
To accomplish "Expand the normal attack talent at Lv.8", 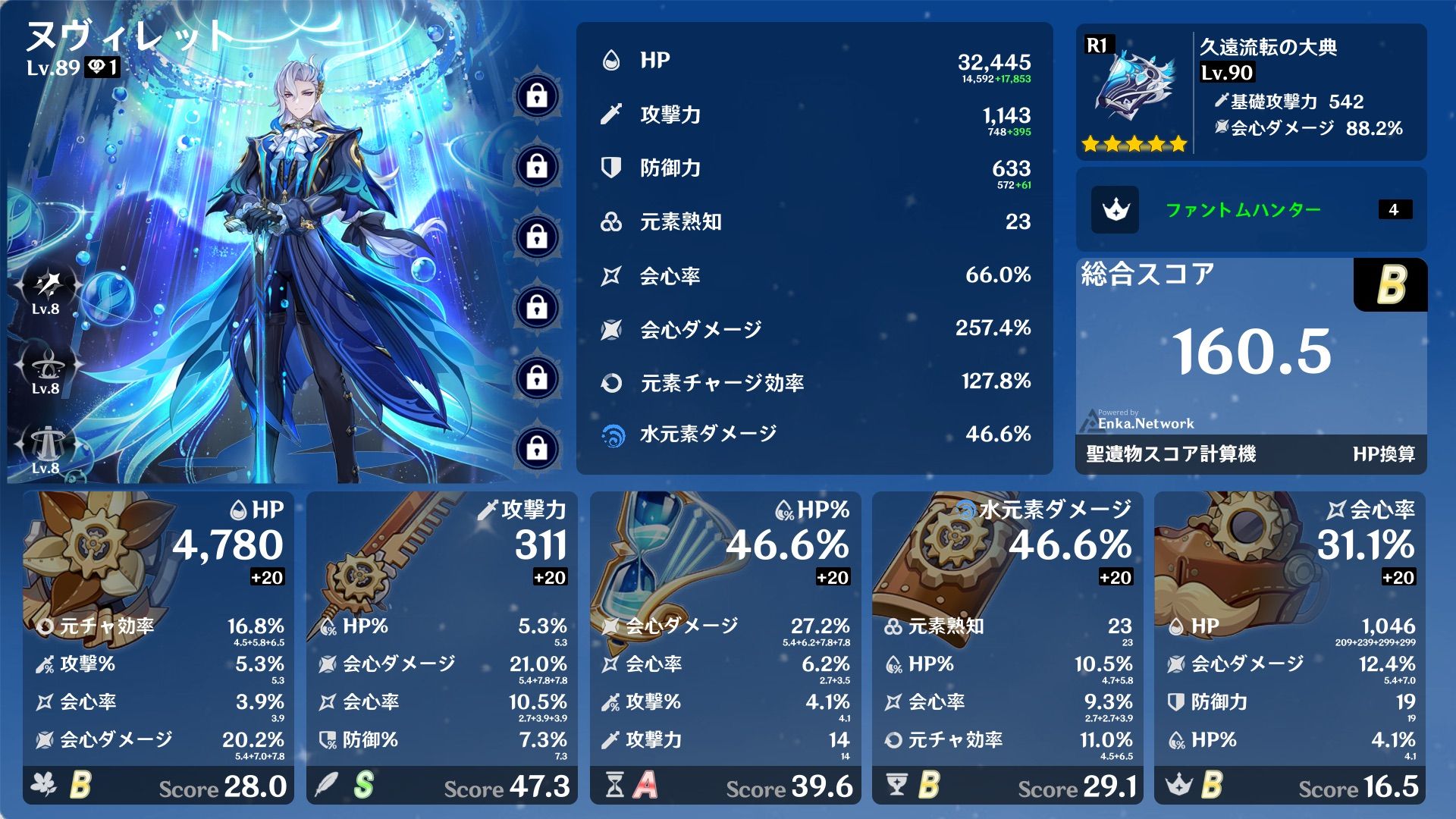I will [47, 284].
